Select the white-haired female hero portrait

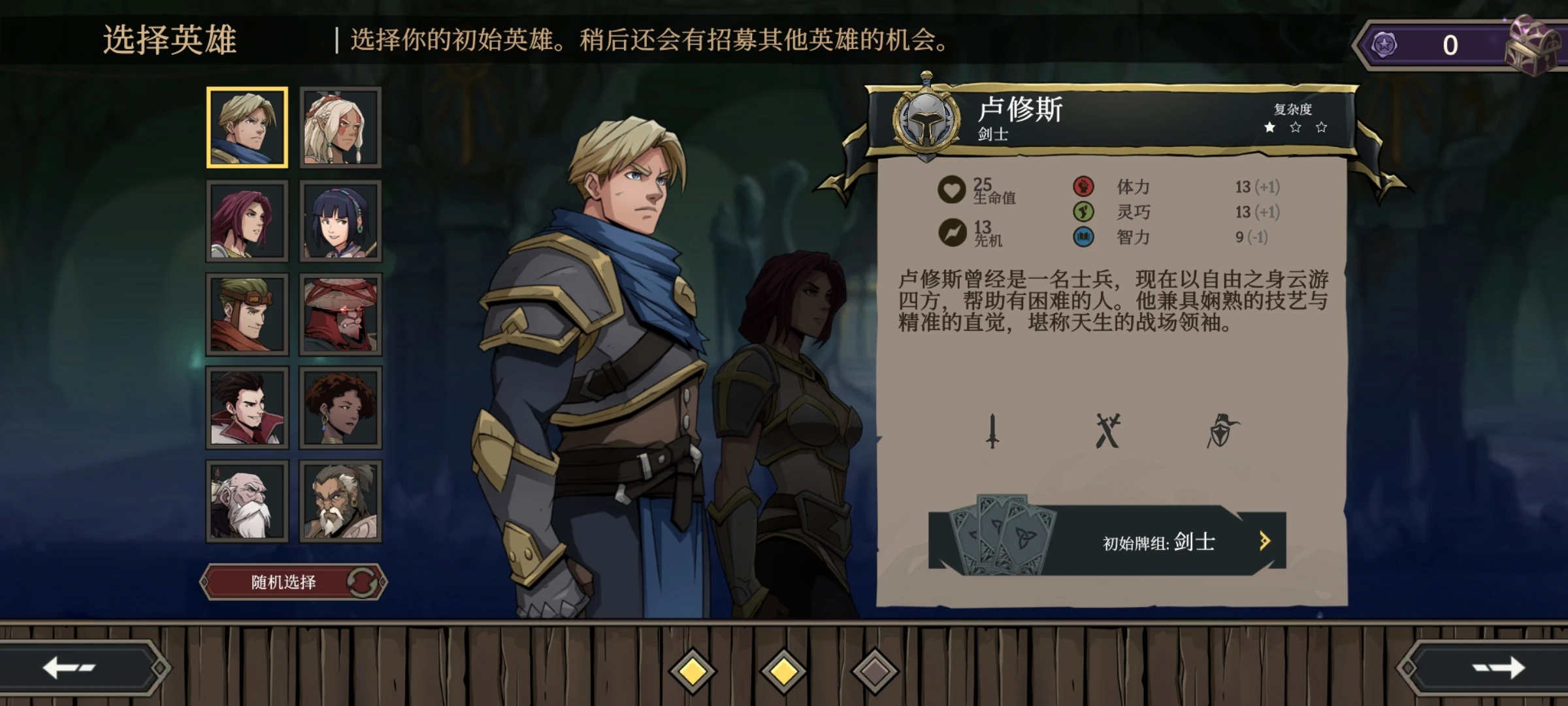click(x=339, y=126)
